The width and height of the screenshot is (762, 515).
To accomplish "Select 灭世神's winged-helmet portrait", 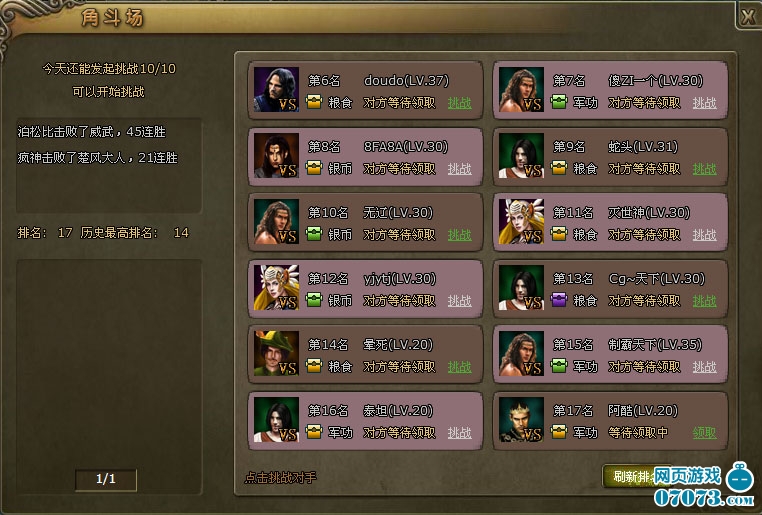I will click(521, 222).
